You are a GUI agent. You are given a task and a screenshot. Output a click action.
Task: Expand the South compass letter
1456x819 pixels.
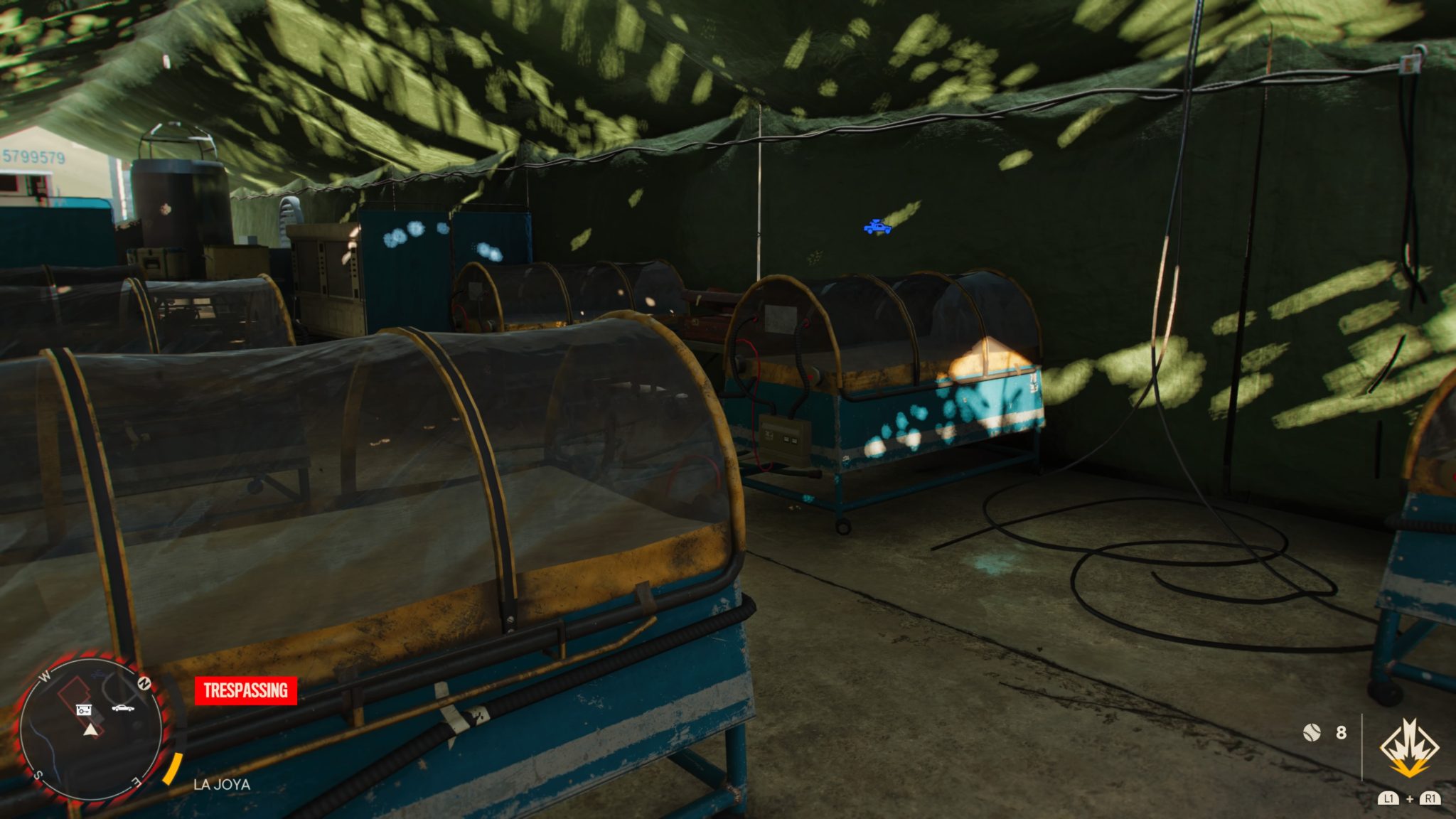pyautogui.click(x=40, y=775)
